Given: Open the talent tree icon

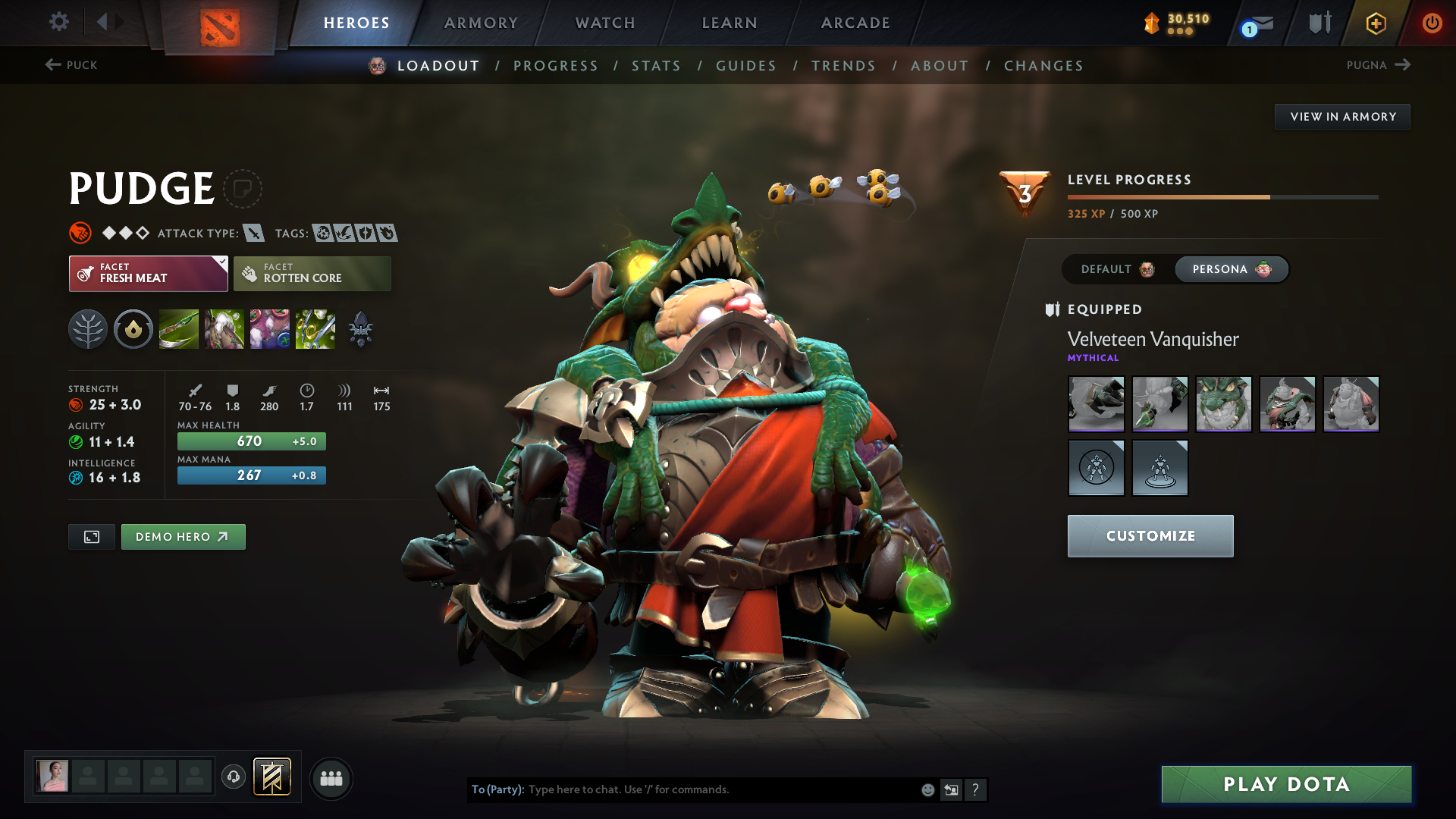Looking at the screenshot, I should pos(88,329).
